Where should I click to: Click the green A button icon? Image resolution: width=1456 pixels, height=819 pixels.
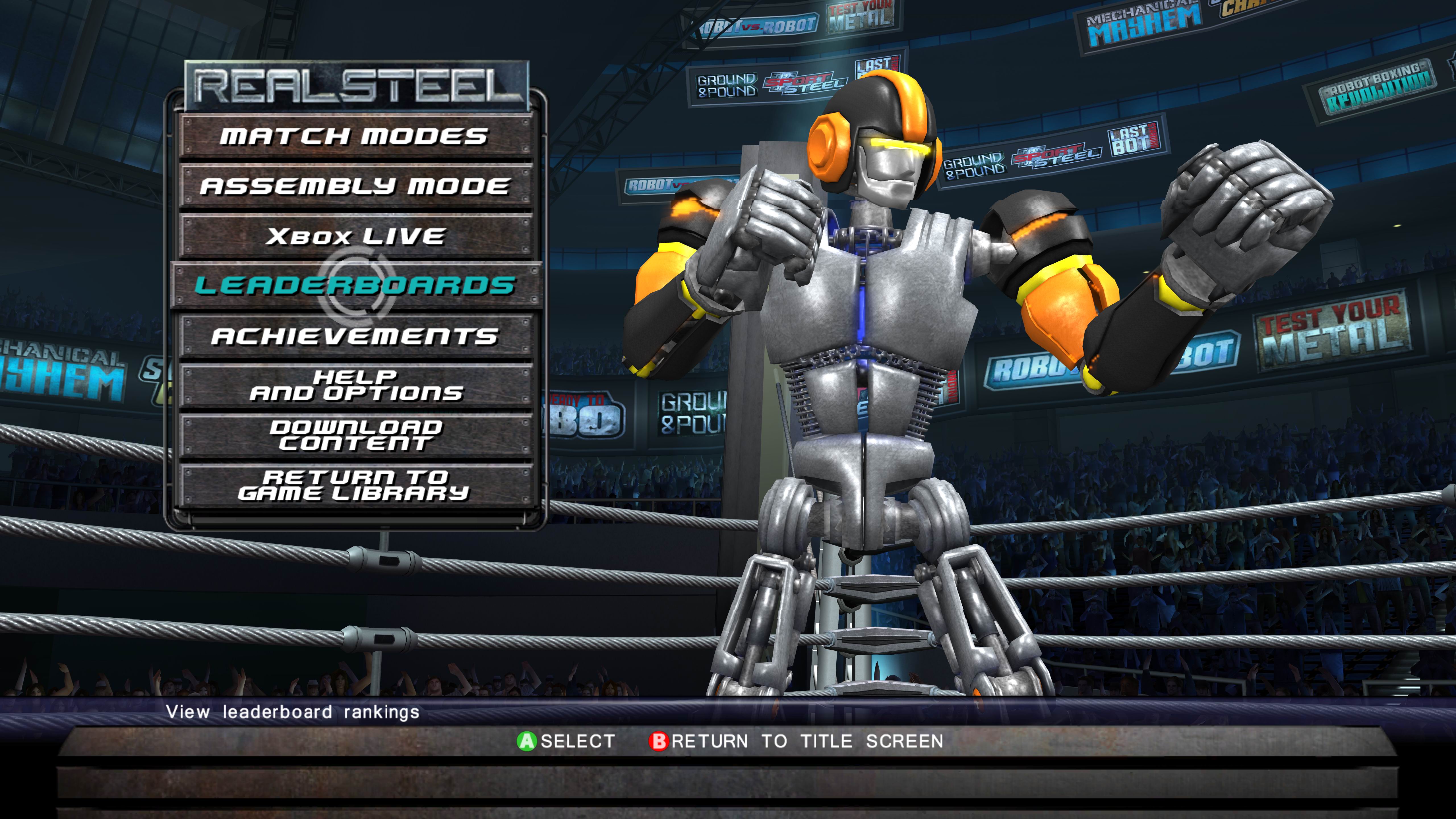528,741
